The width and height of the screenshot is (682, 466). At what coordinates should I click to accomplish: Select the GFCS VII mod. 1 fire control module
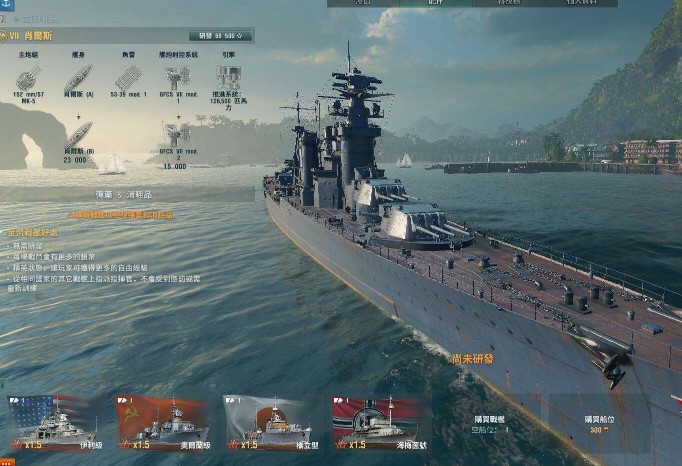(x=178, y=78)
